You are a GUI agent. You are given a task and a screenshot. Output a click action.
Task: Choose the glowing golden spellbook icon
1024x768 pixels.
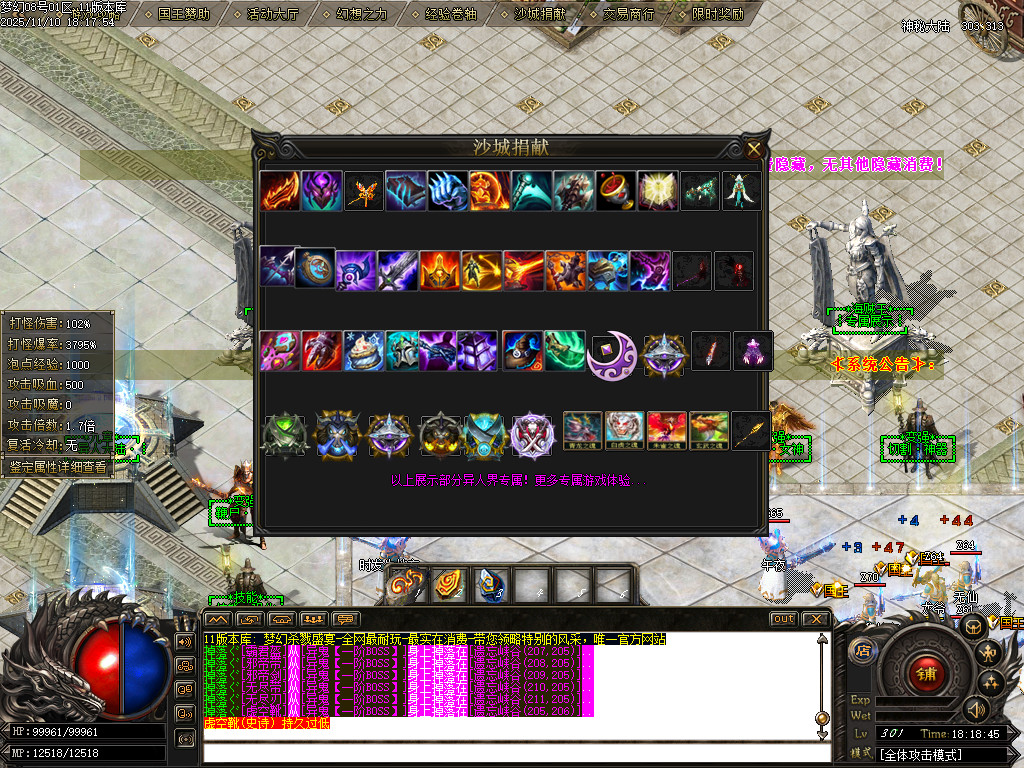(659, 191)
